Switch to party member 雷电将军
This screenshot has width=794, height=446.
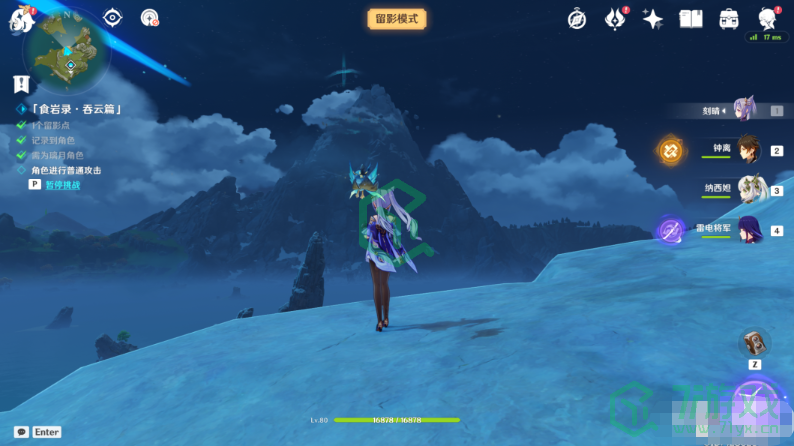pyautogui.click(x=748, y=229)
